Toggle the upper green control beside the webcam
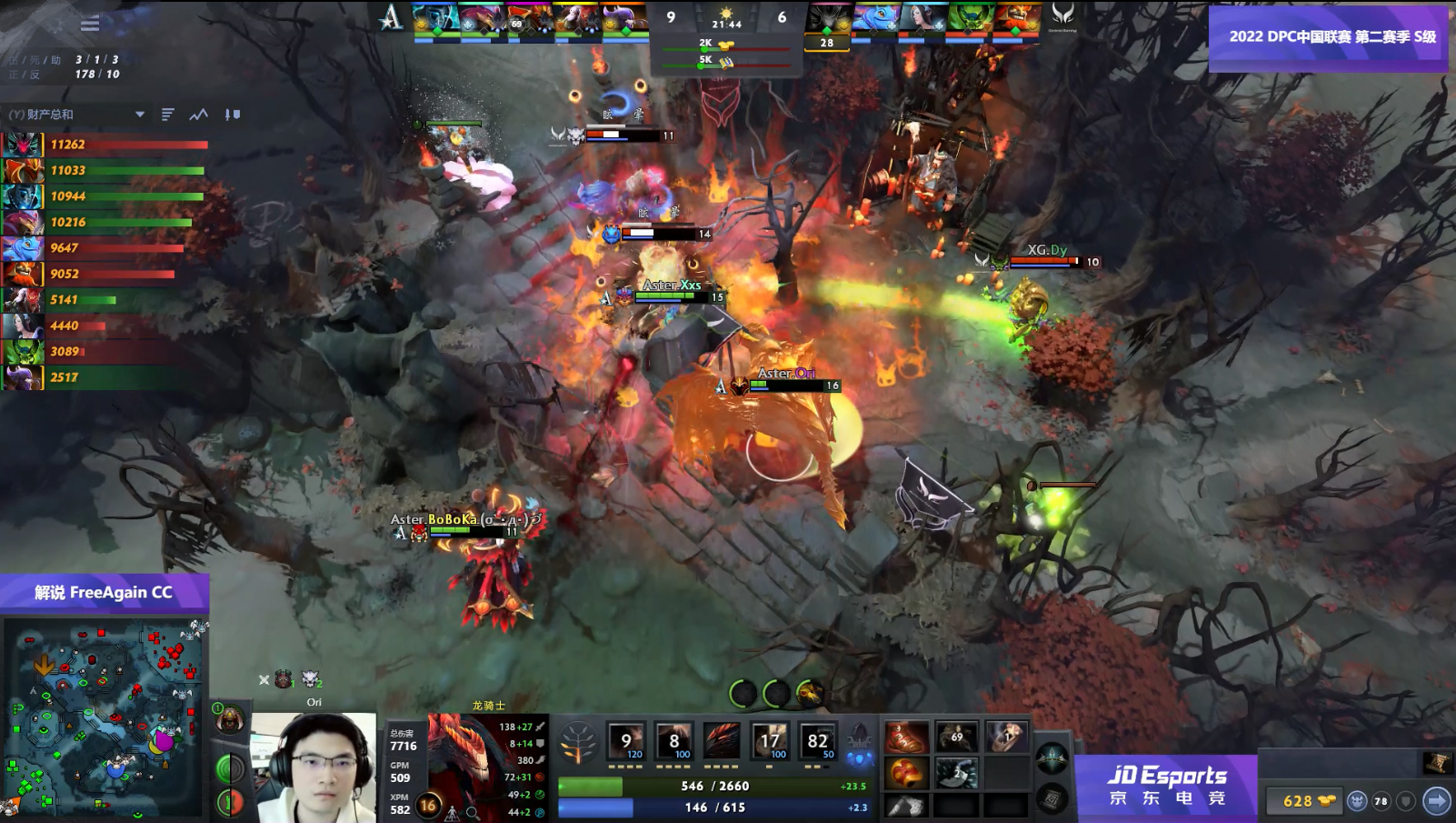1456x823 pixels. [x=228, y=768]
